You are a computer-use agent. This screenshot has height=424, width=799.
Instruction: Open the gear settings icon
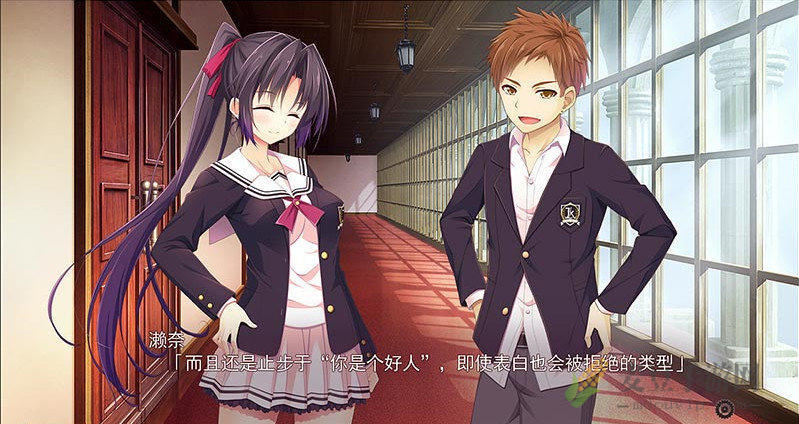pyautogui.click(x=723, y=407)
